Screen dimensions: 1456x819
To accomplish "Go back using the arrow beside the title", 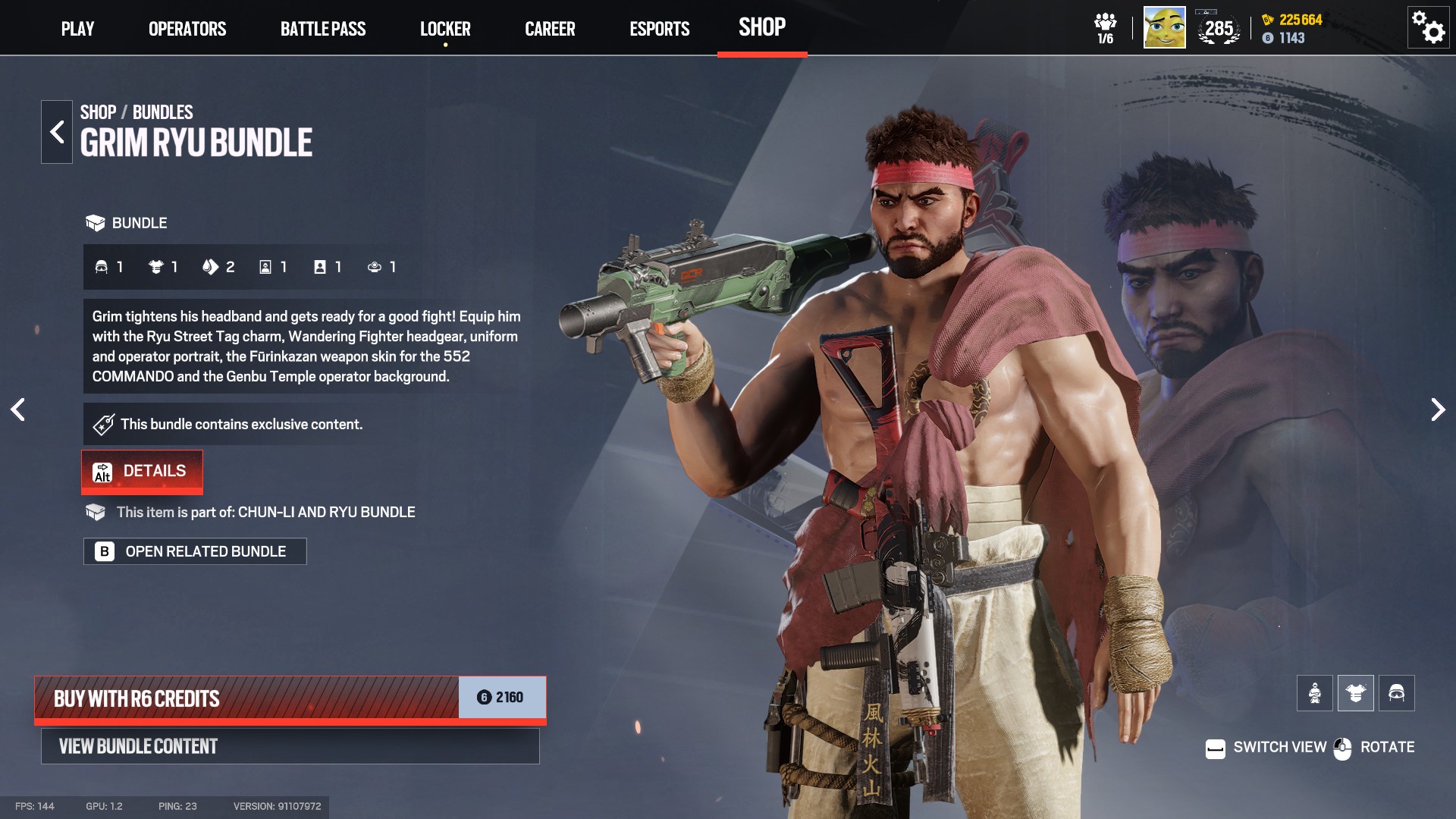I will click(57, 132).
